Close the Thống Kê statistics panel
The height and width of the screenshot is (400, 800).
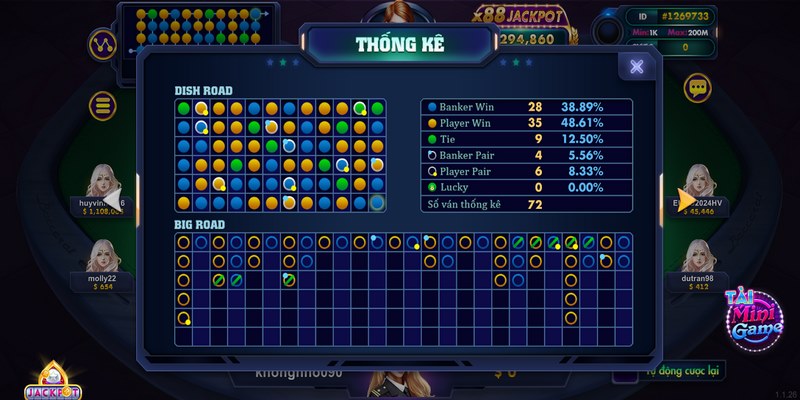(636, 66)
